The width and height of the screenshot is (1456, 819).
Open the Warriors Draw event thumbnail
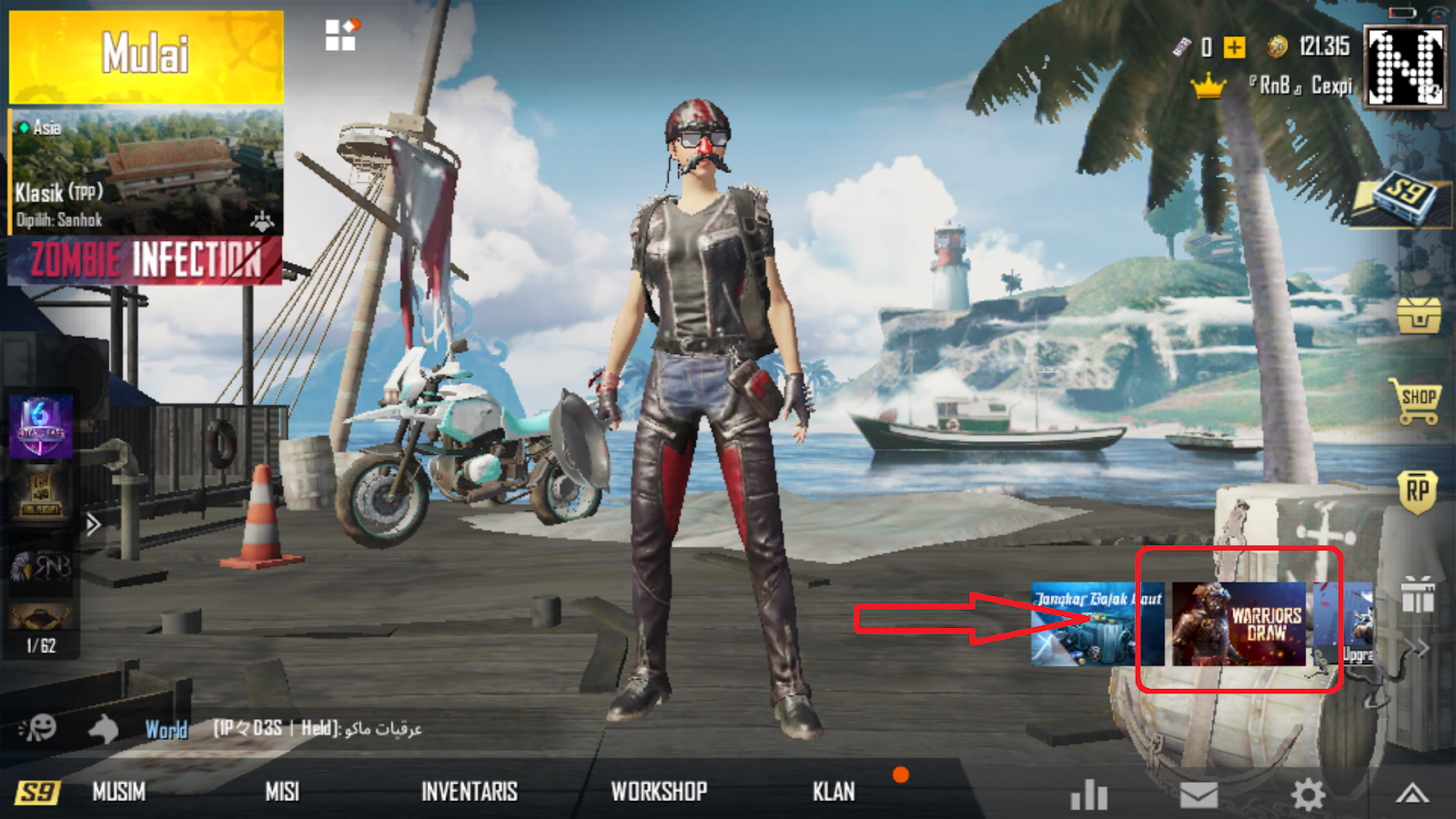click(1239, 623)
